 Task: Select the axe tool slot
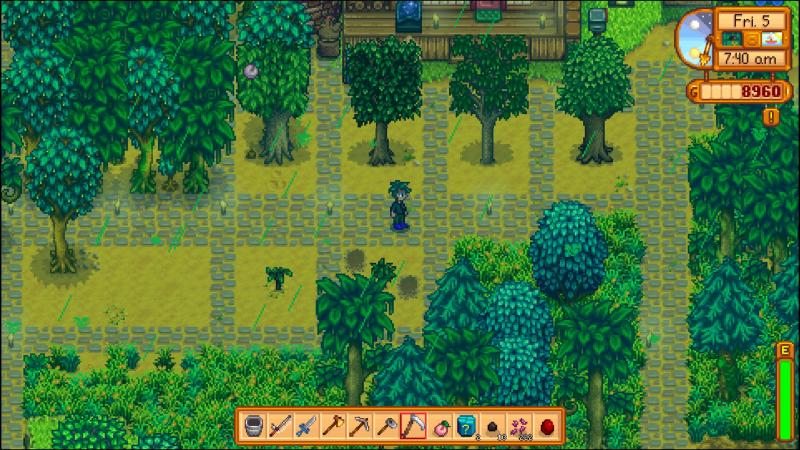(333, 424)
